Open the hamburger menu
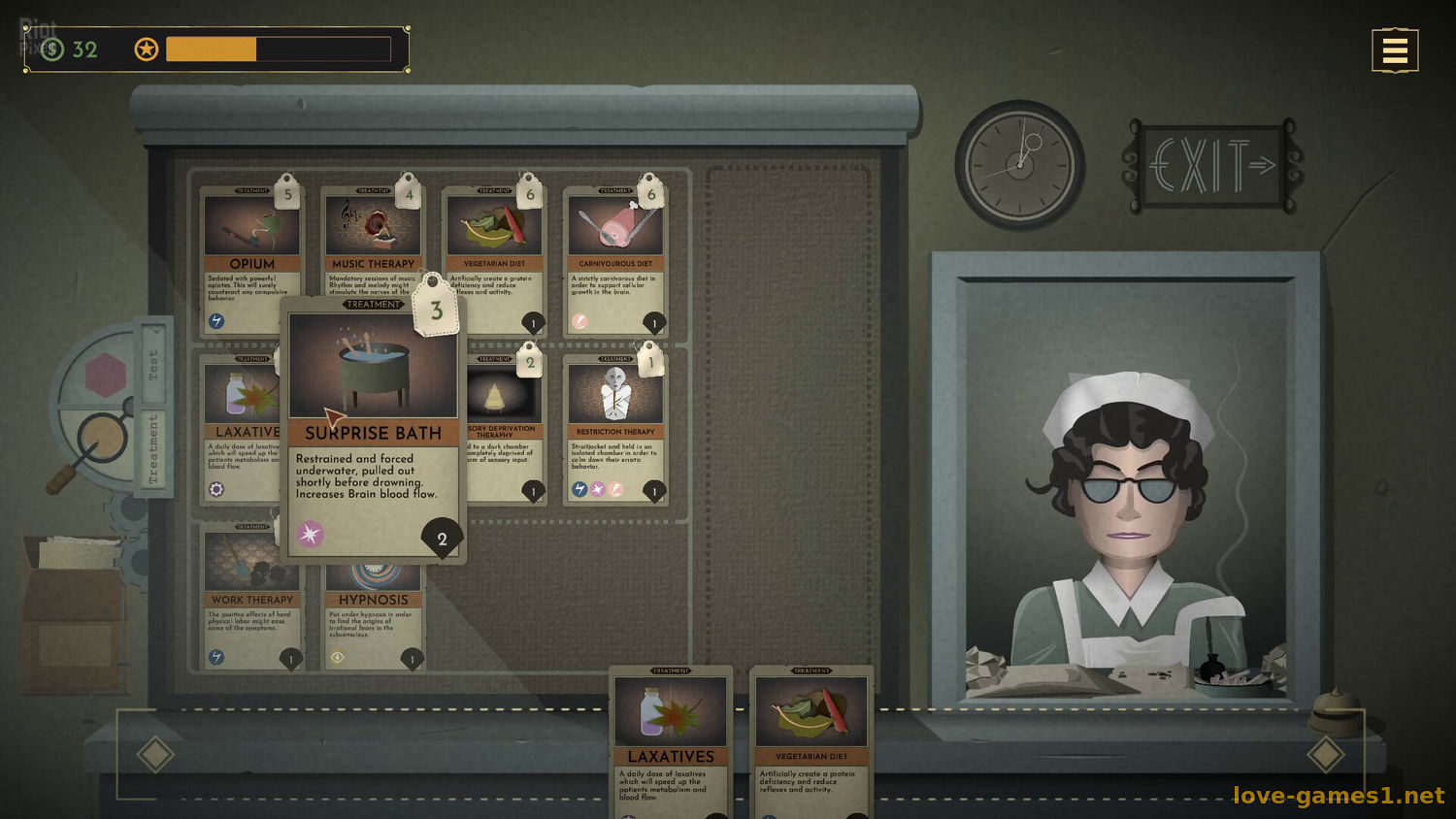 pyautogui.click(x=1395, y=50)
